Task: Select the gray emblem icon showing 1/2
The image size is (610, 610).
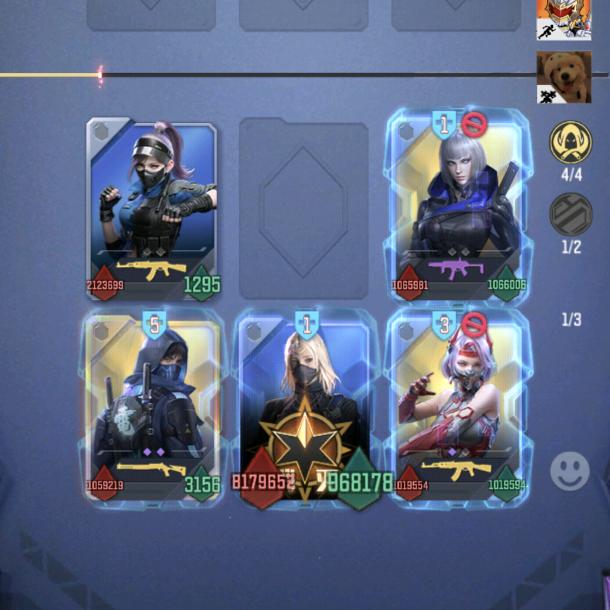Action: 570,213
